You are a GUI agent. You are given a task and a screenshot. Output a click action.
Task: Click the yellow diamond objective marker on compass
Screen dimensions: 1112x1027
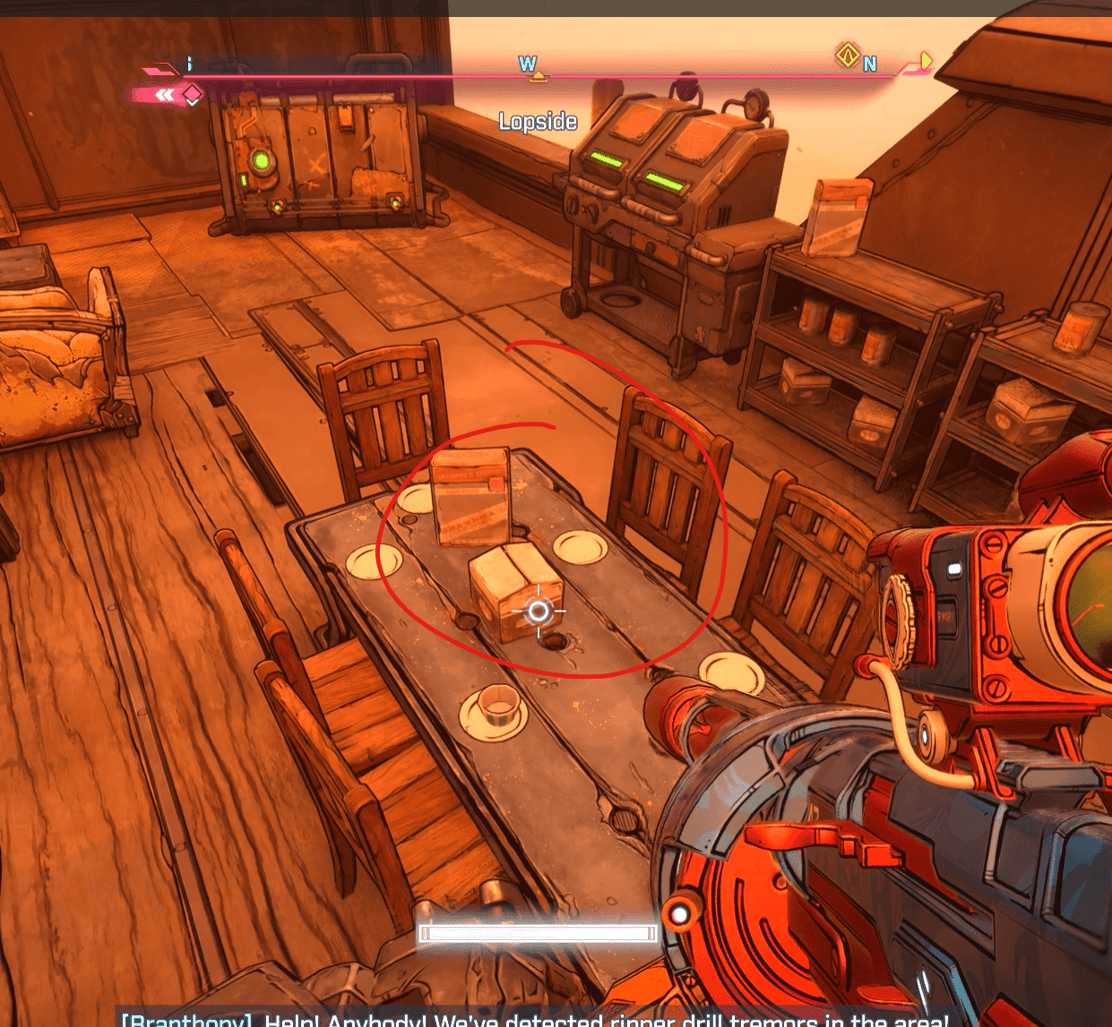tap(848, 55)
